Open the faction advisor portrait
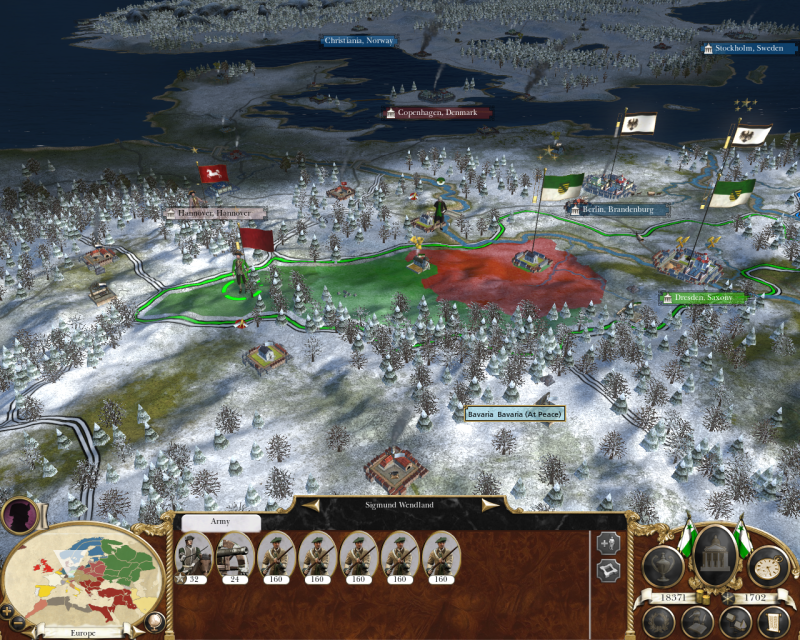This screenshot has width=800, height=640. [x=19, y=515]
